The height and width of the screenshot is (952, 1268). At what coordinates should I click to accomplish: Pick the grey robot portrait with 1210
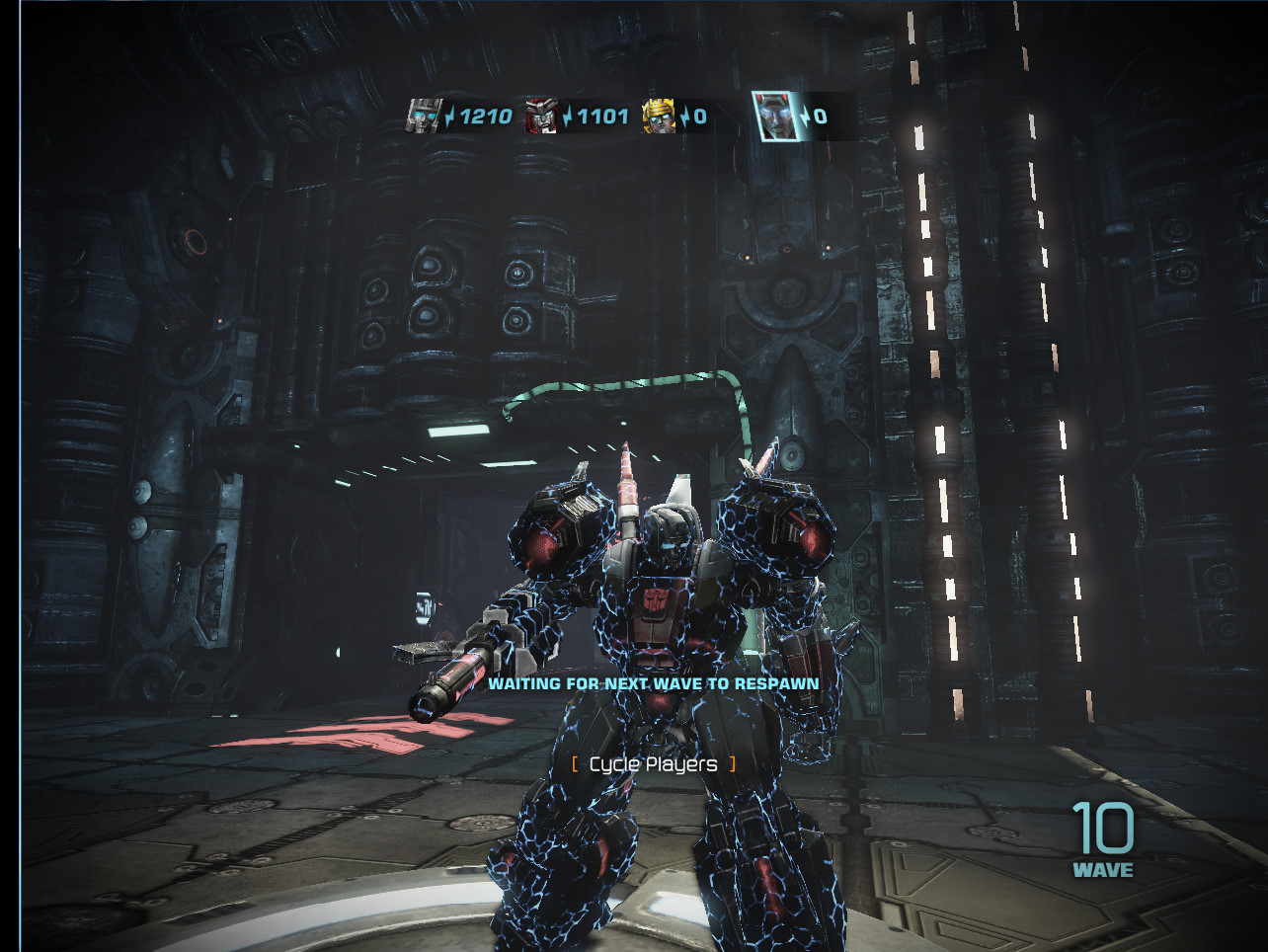click(x=424, y=116)
